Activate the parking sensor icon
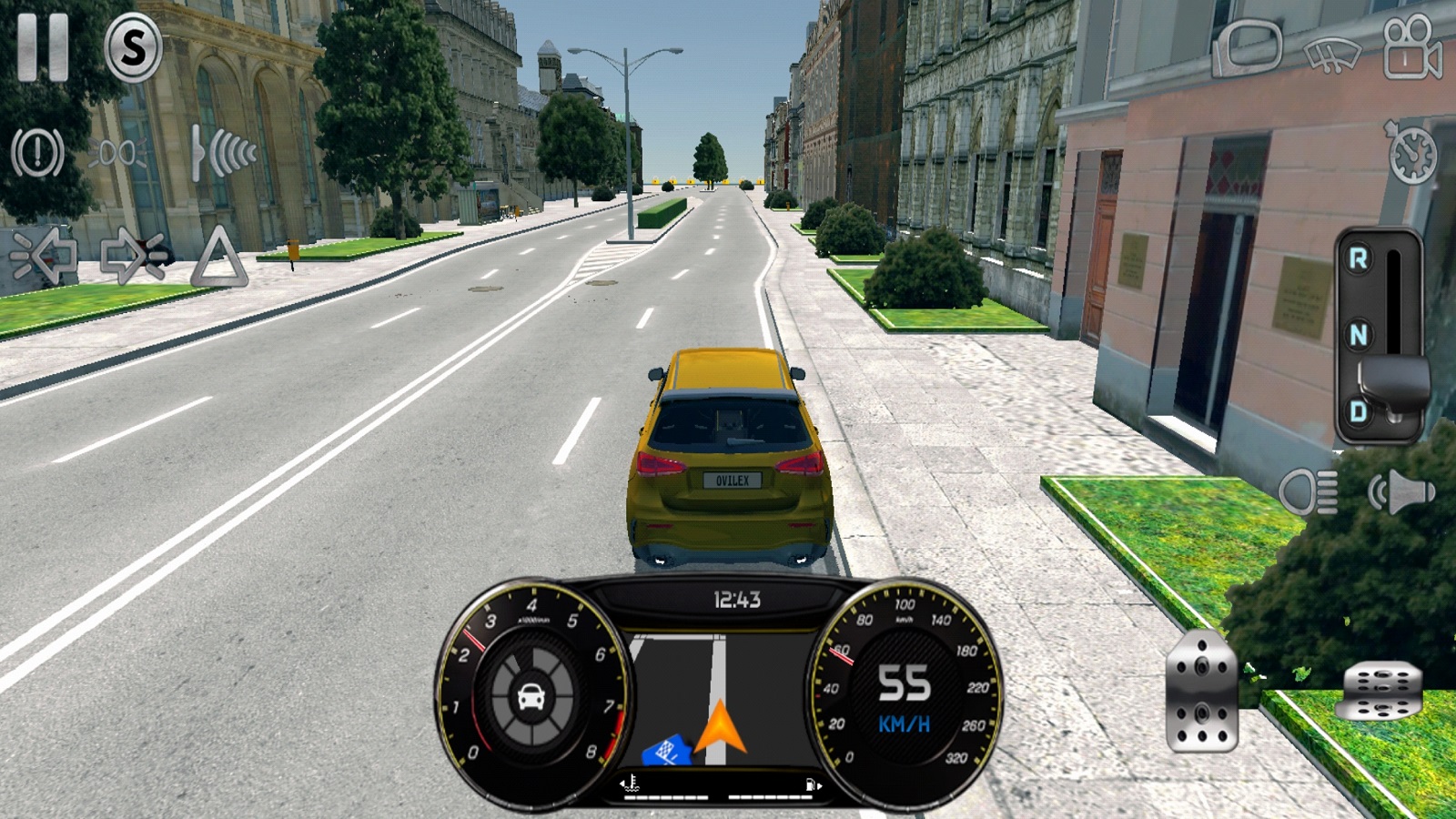 [x=222, y=152]
